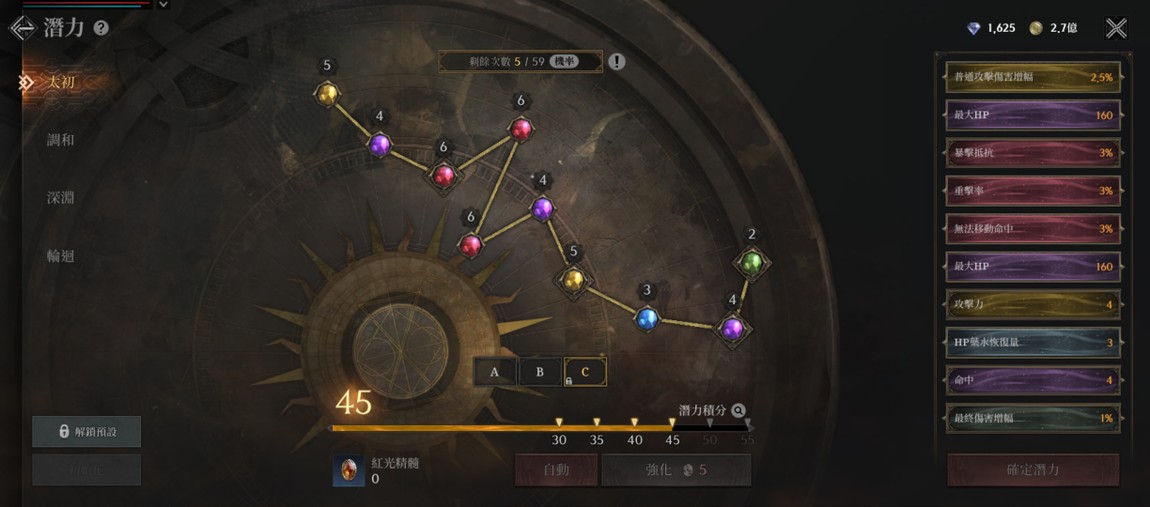Image resolution: width=1150 pixels, height=507 pixels.
Task: Switch to the 深淵 category
Action: (60, 198)
